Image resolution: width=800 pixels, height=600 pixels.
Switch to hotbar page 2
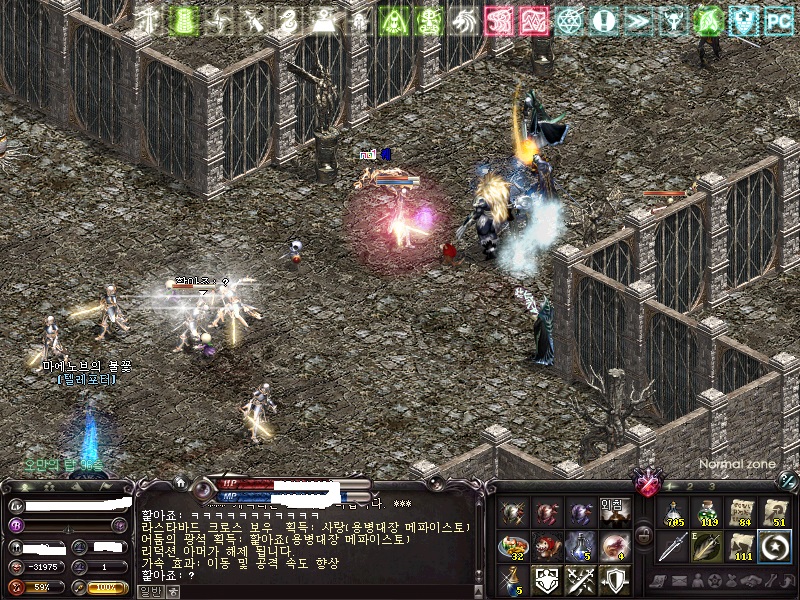pyautogui.click(x=688, y=486)
